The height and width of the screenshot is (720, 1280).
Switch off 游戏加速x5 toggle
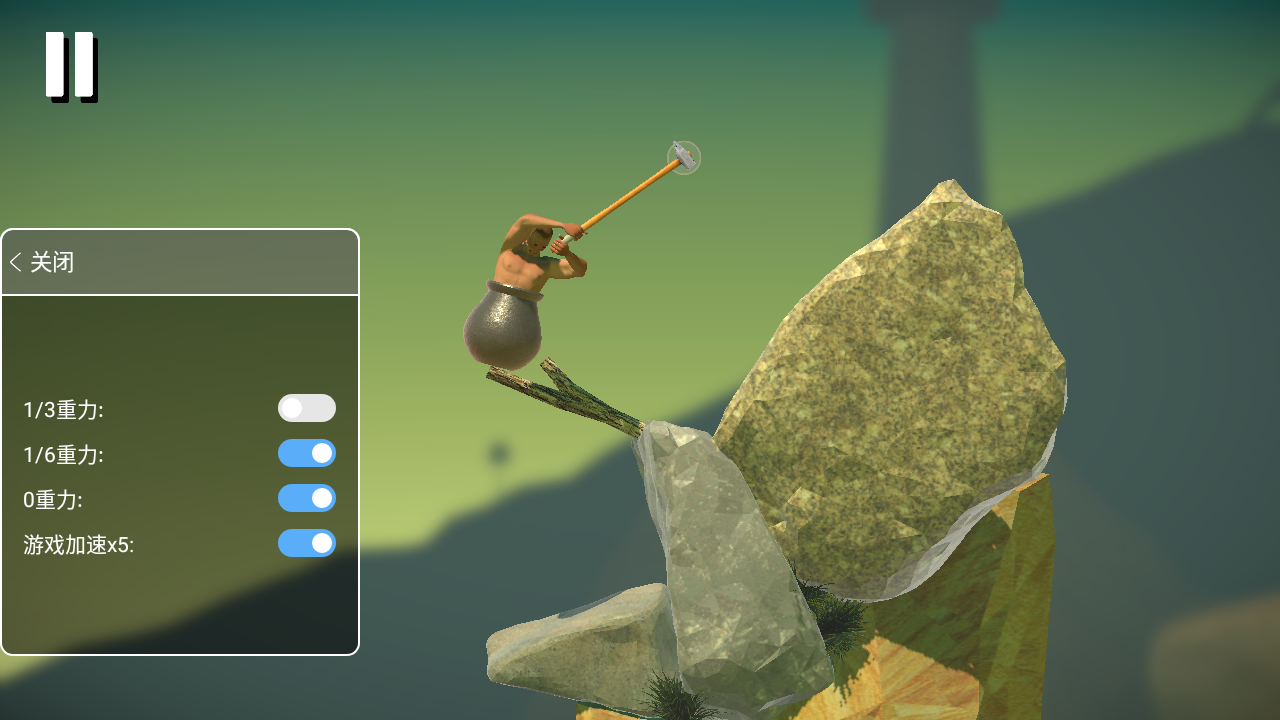click(307, 543)
